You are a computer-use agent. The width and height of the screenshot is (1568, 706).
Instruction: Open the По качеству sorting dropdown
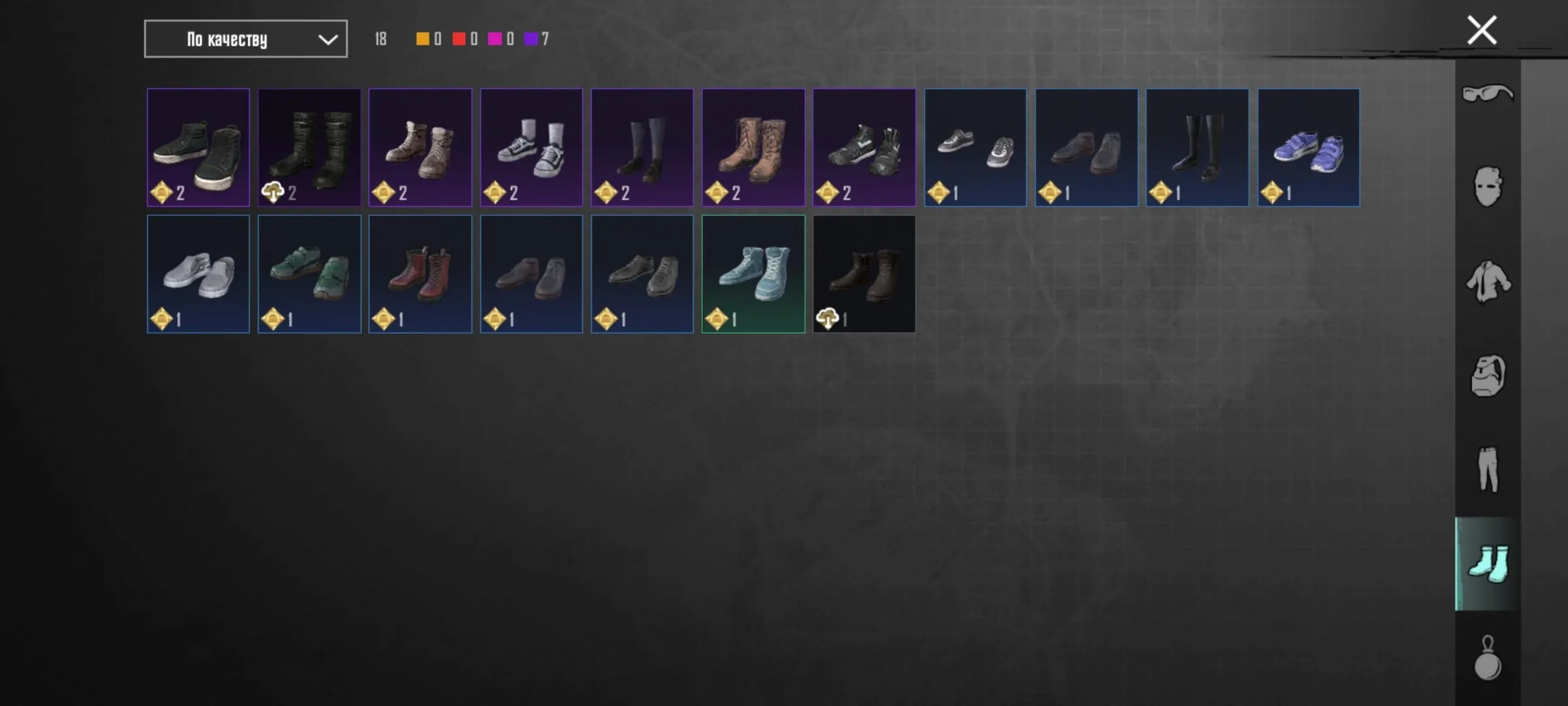pyautogui.click(x=245, y=39)
